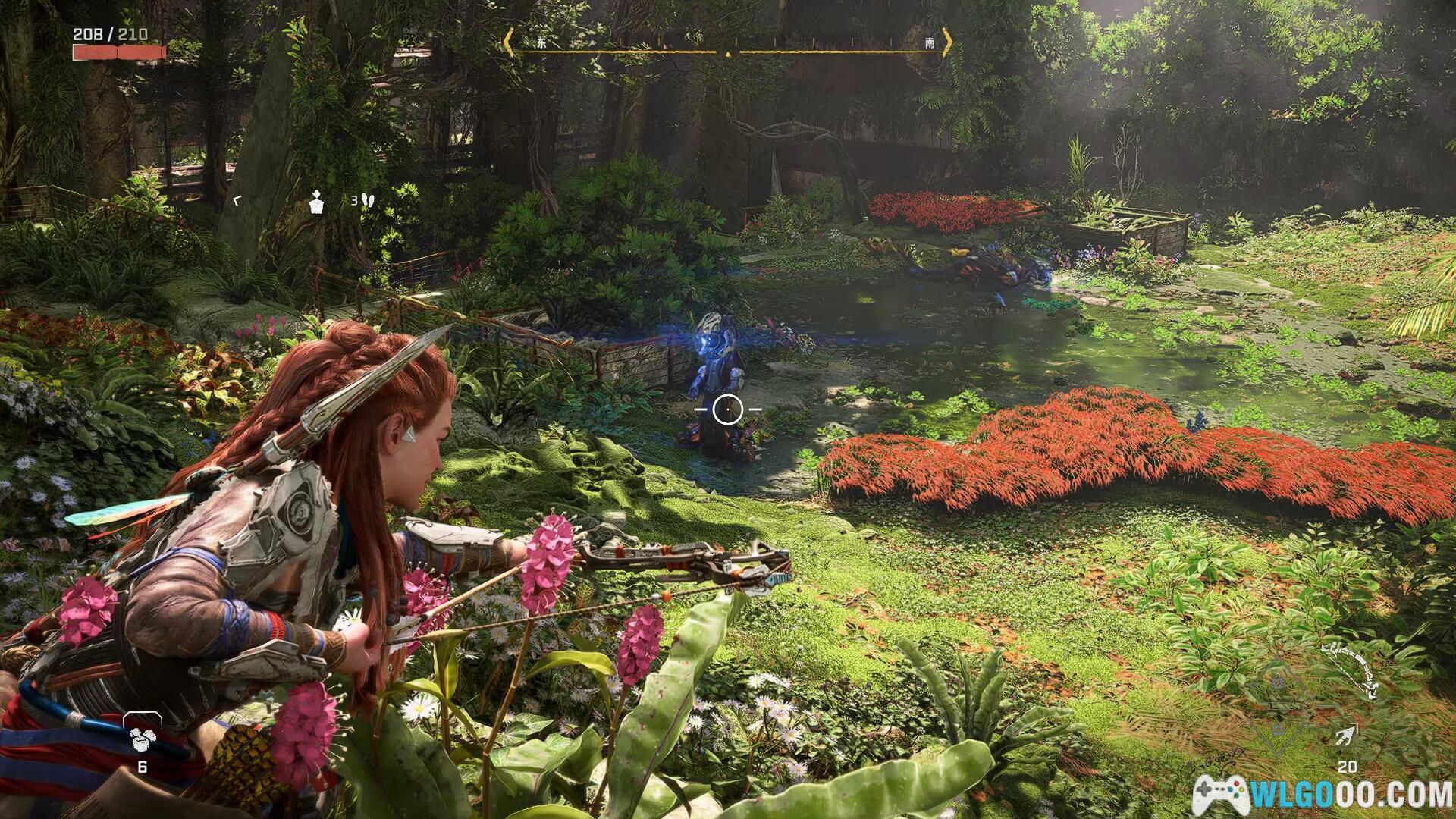Select the footprints distance marker
The image size is (1456, 819).
[x=368, y=201]
